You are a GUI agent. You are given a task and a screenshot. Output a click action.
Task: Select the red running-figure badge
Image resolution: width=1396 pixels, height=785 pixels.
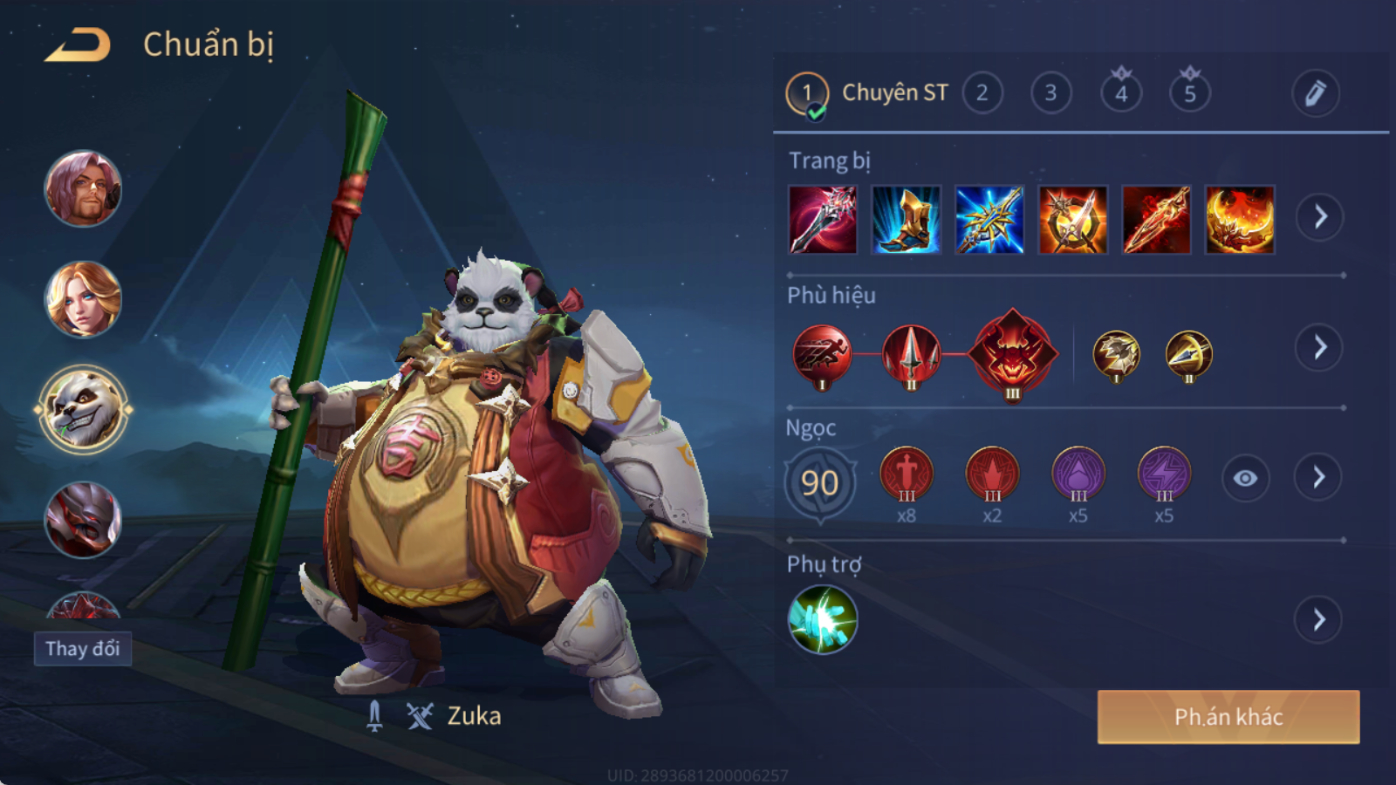pyautogui.click(x=823, y=354)
